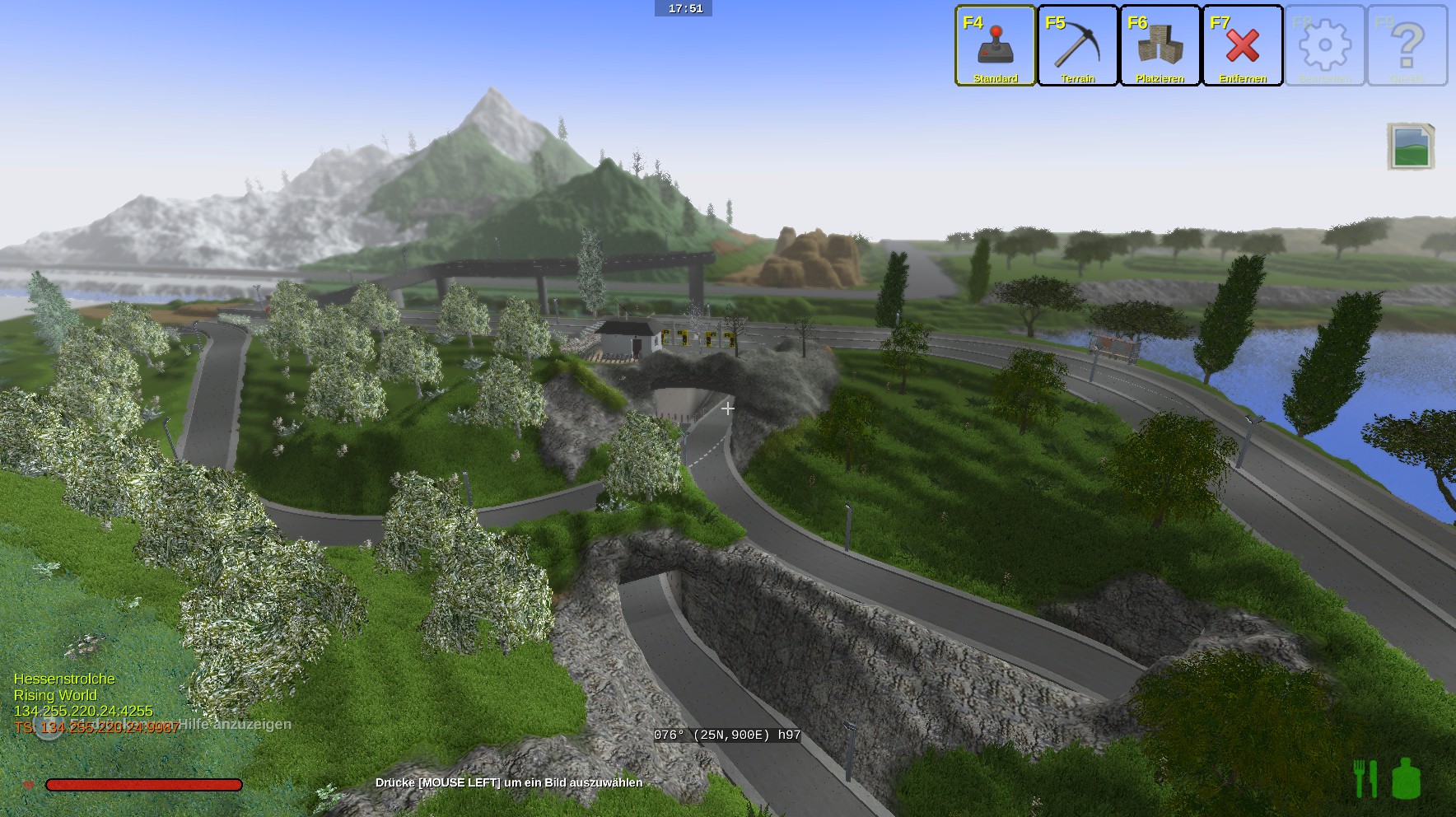Switch to the Terrain pickaxe tool

[1077, 46]
